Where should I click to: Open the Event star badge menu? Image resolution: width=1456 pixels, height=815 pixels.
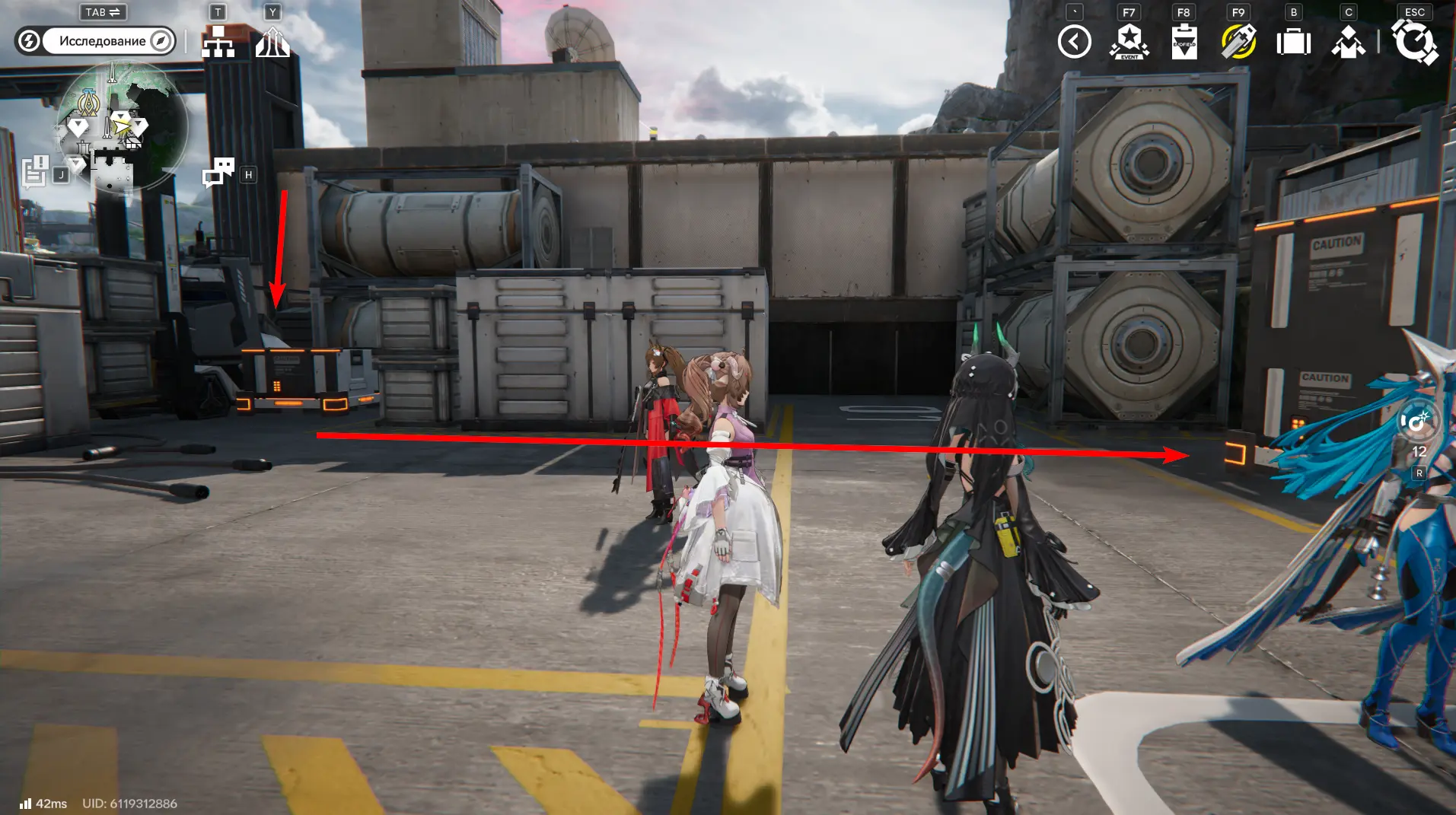pos(1129,42)
